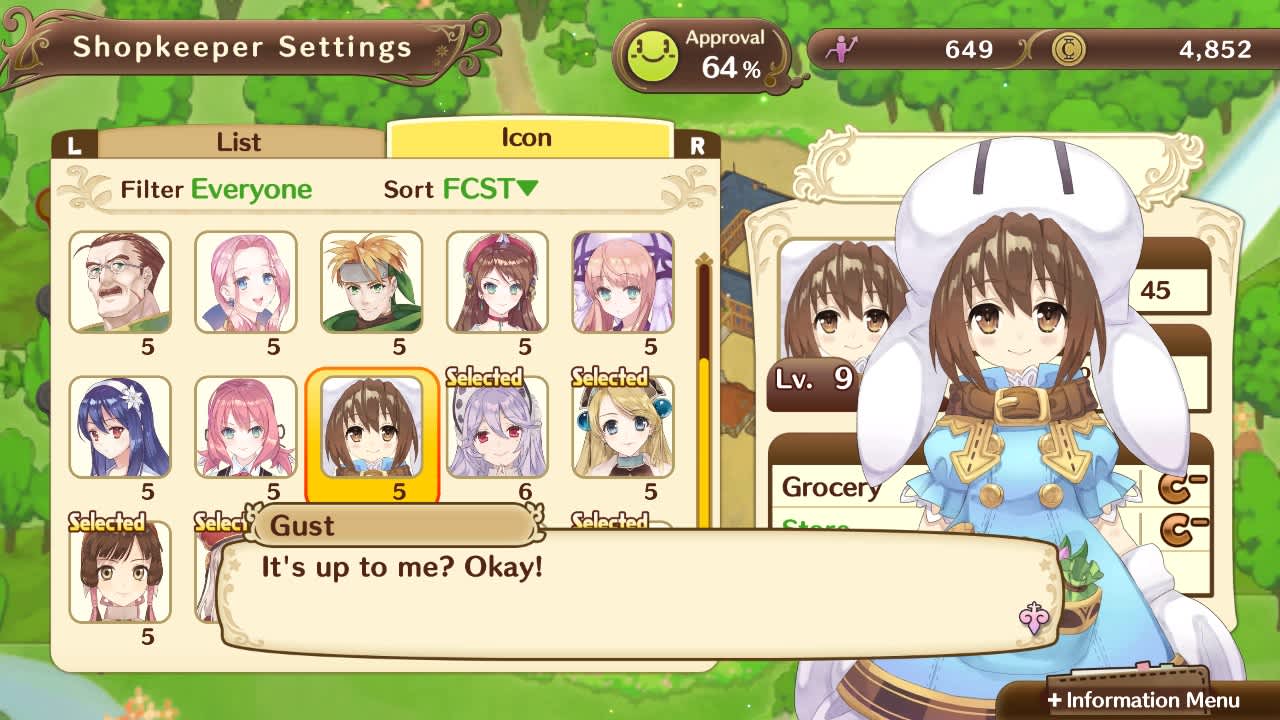Select the pink-haired smiling girl's portrait
The width and height of the screenshot is (1280, 720).
click(245, 283)
